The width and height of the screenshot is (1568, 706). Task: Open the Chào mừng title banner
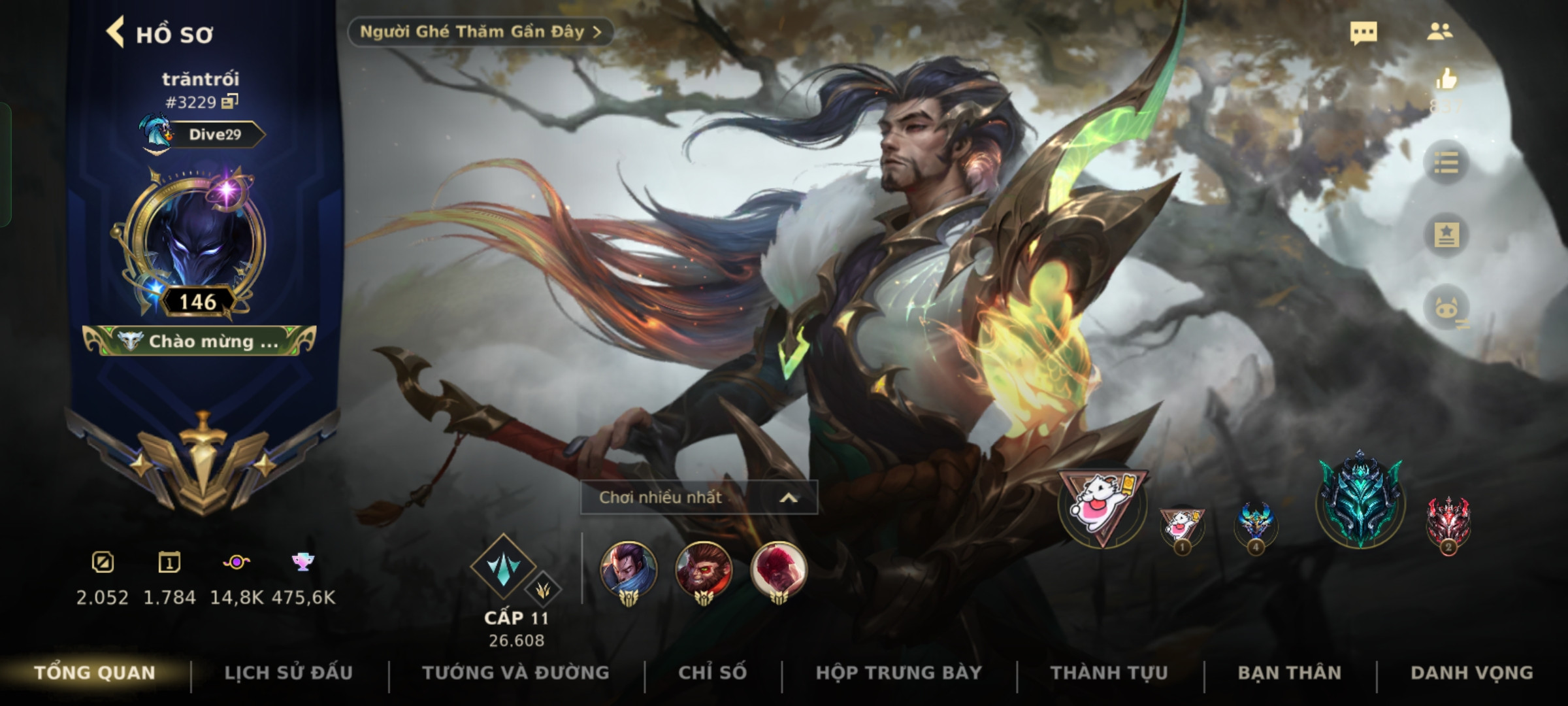[200, 341]
